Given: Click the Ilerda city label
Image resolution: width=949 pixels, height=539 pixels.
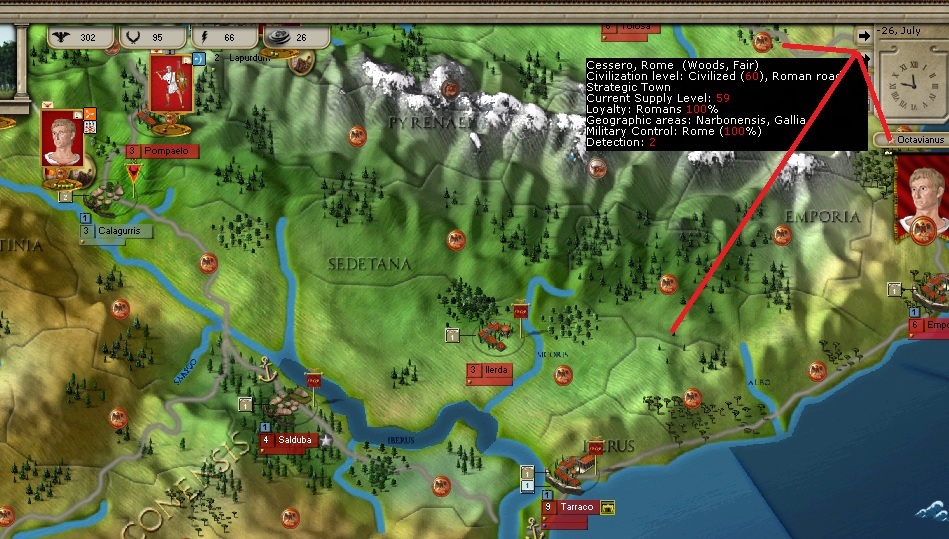Looking at the screenshot, I should point(490,371).
